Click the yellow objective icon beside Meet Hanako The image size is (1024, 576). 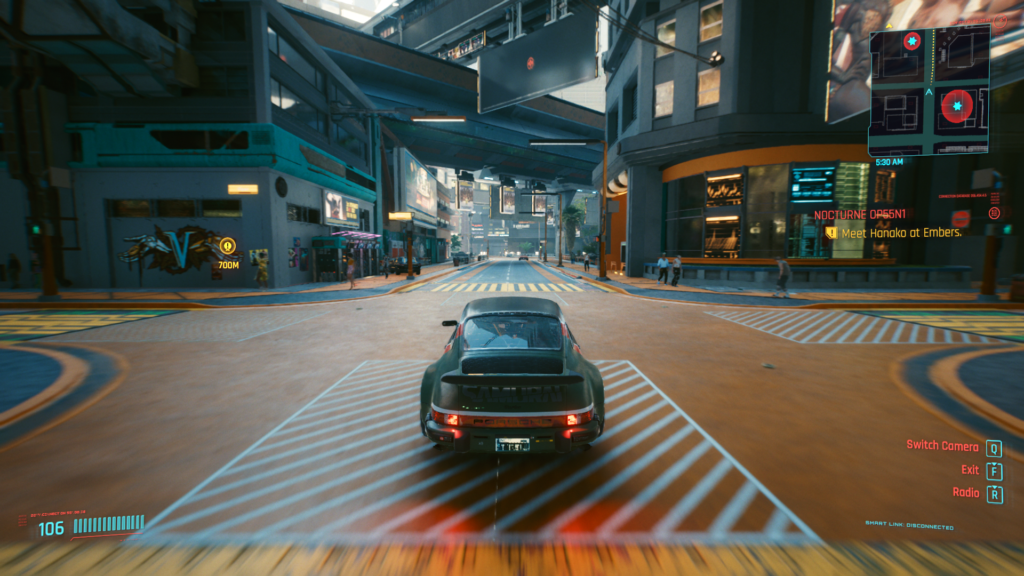tap(830, 232)
